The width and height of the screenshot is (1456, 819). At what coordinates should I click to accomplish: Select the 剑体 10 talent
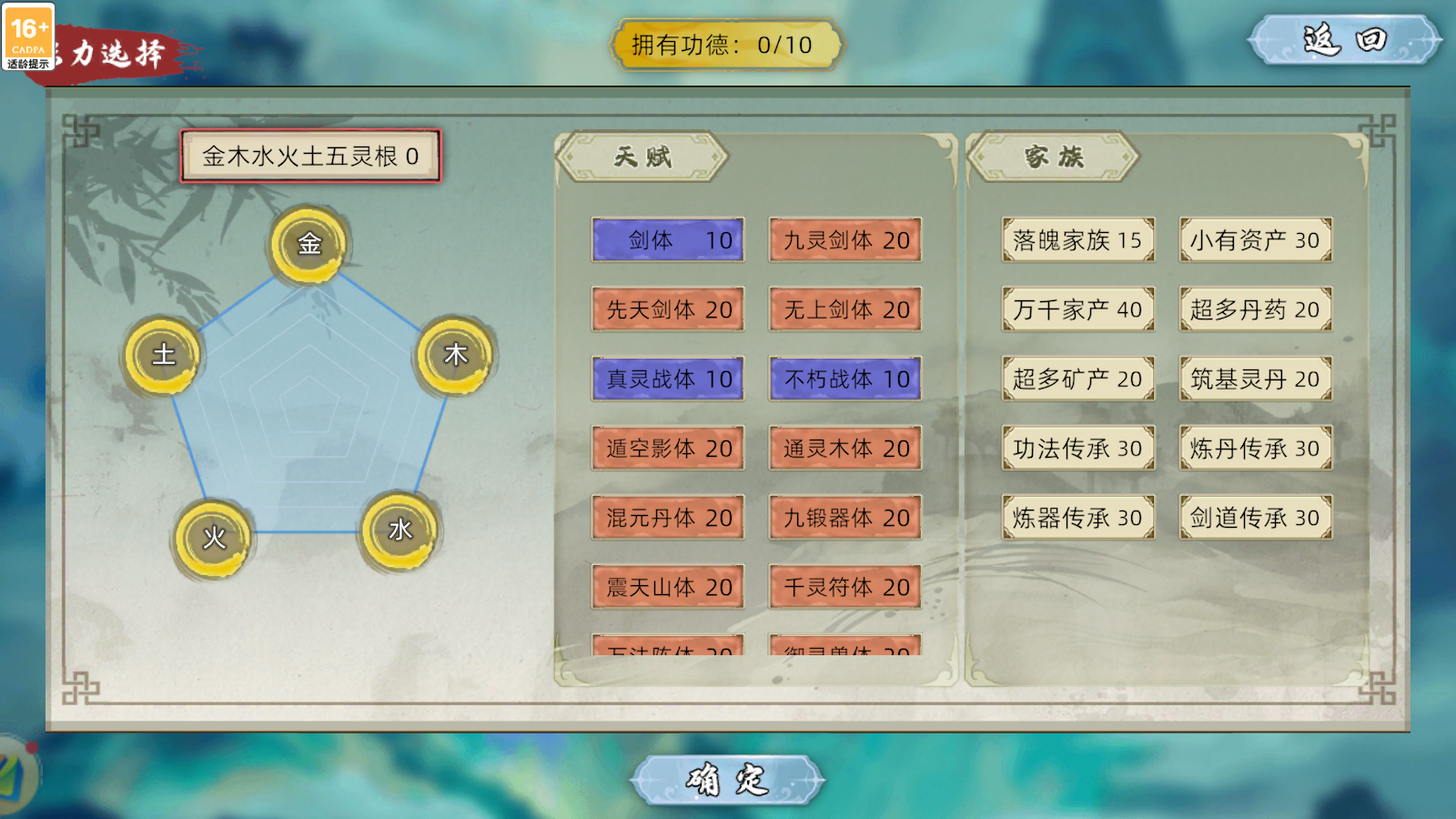[x=668, y=240]
